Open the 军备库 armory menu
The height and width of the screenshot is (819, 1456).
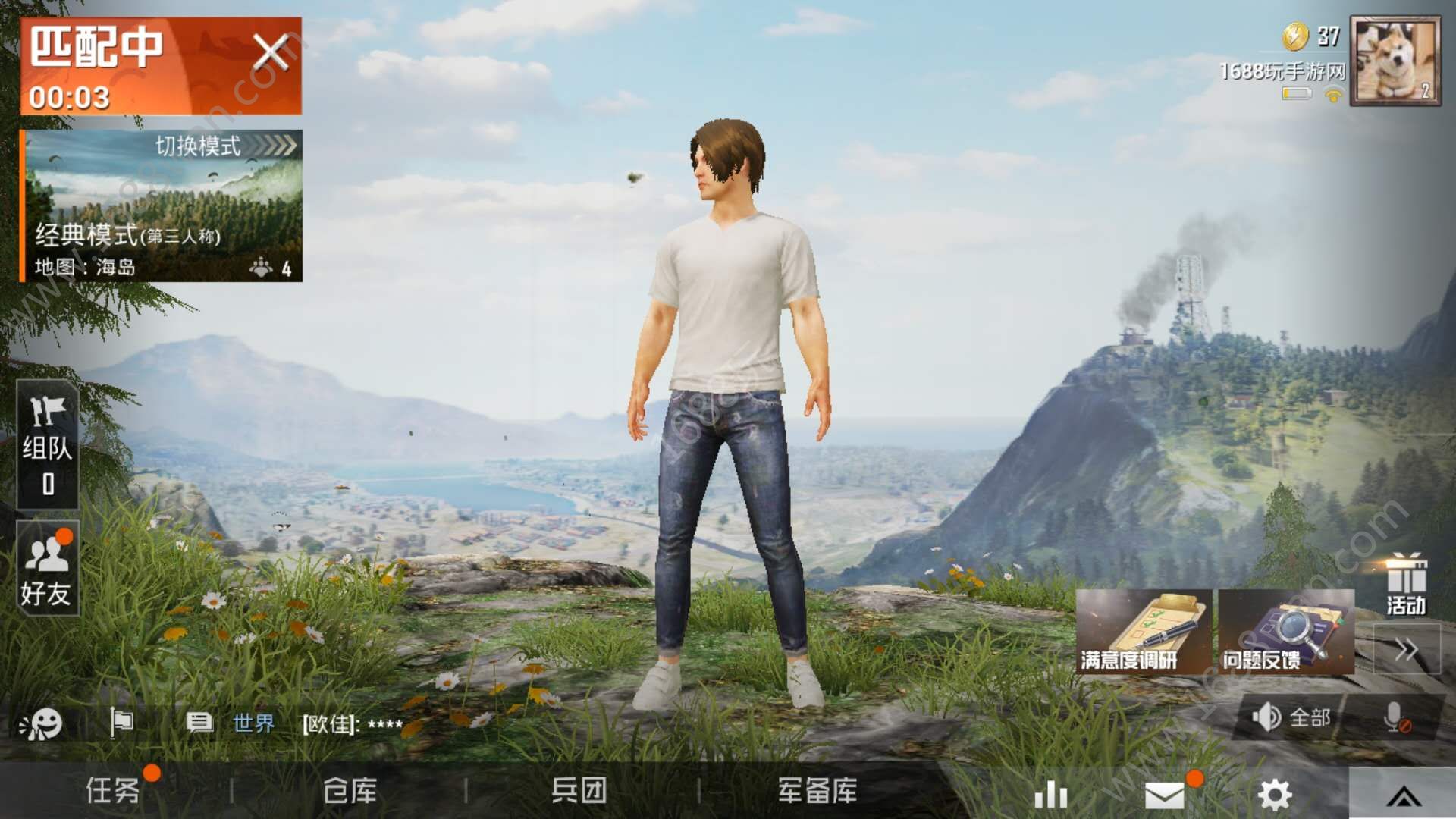(x=817, y=791)
